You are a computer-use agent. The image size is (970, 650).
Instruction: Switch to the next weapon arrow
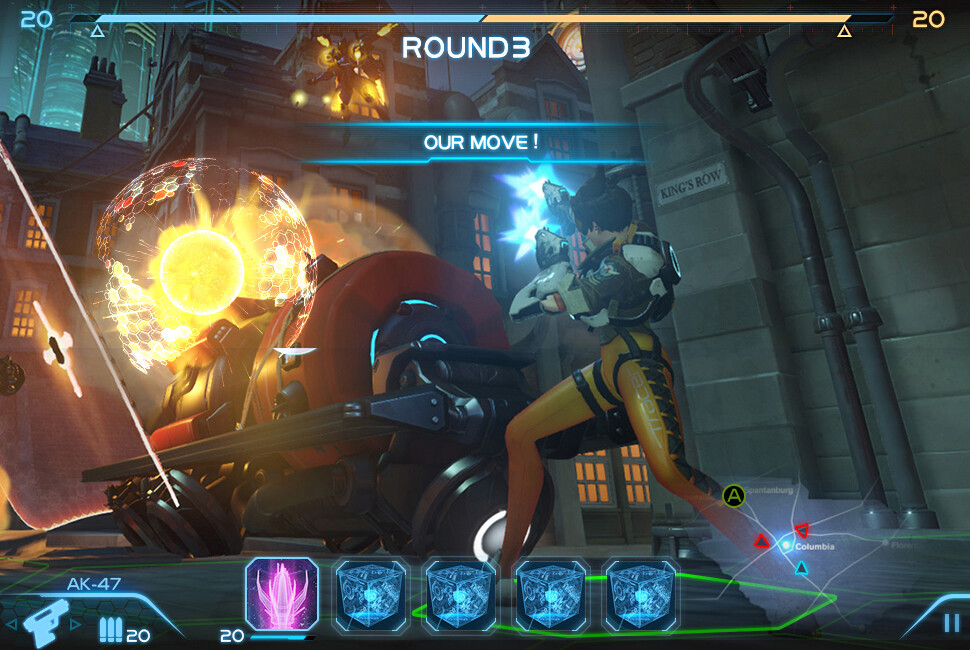[76, 625]
